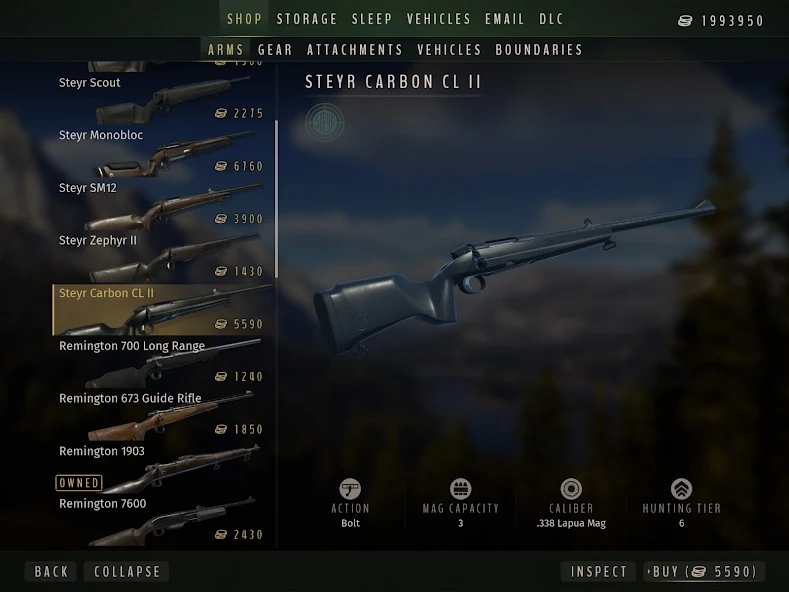The height and width of the screenshot is (592, 789).
Task: Check the Email tab
Action: pyautogui.click(x=505, y=19)
